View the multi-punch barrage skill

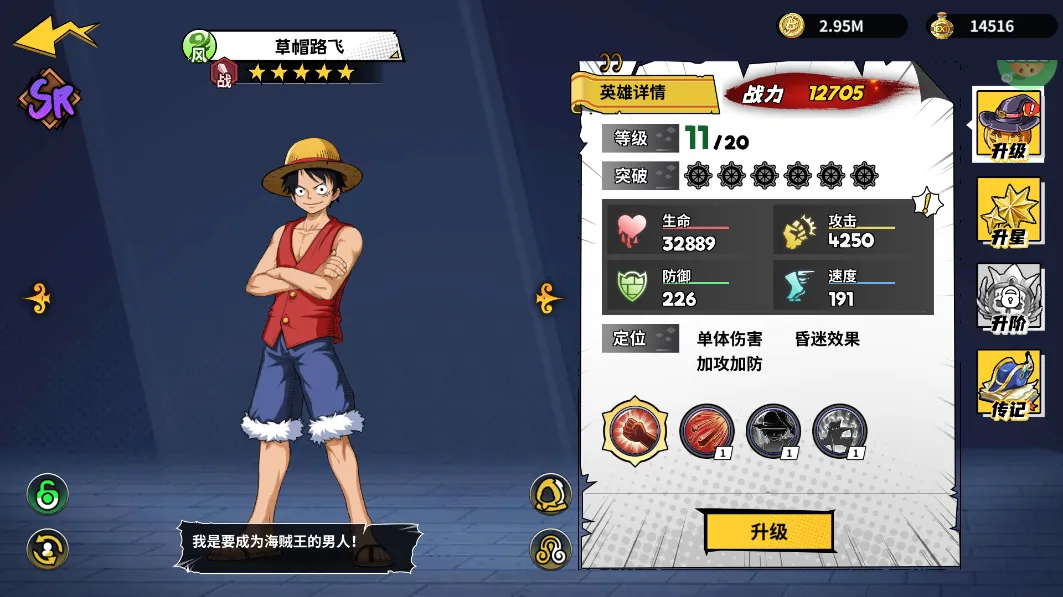pos(707,431)
